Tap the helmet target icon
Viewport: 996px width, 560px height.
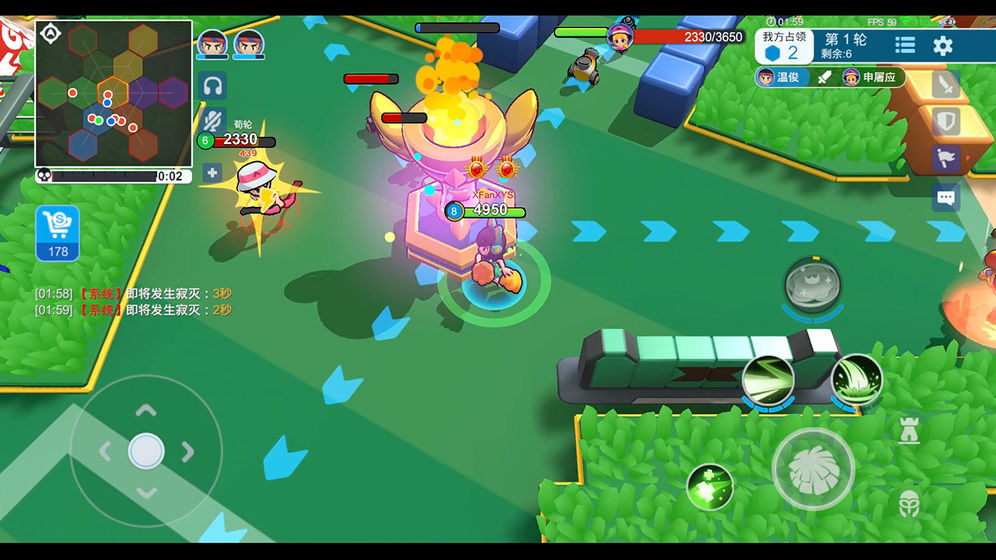[909, 502]
